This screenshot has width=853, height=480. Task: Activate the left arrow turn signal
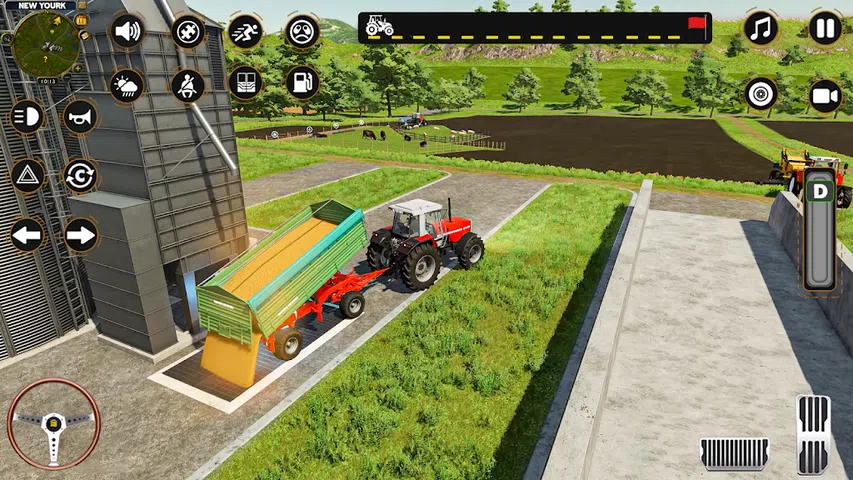click(27, 236)
